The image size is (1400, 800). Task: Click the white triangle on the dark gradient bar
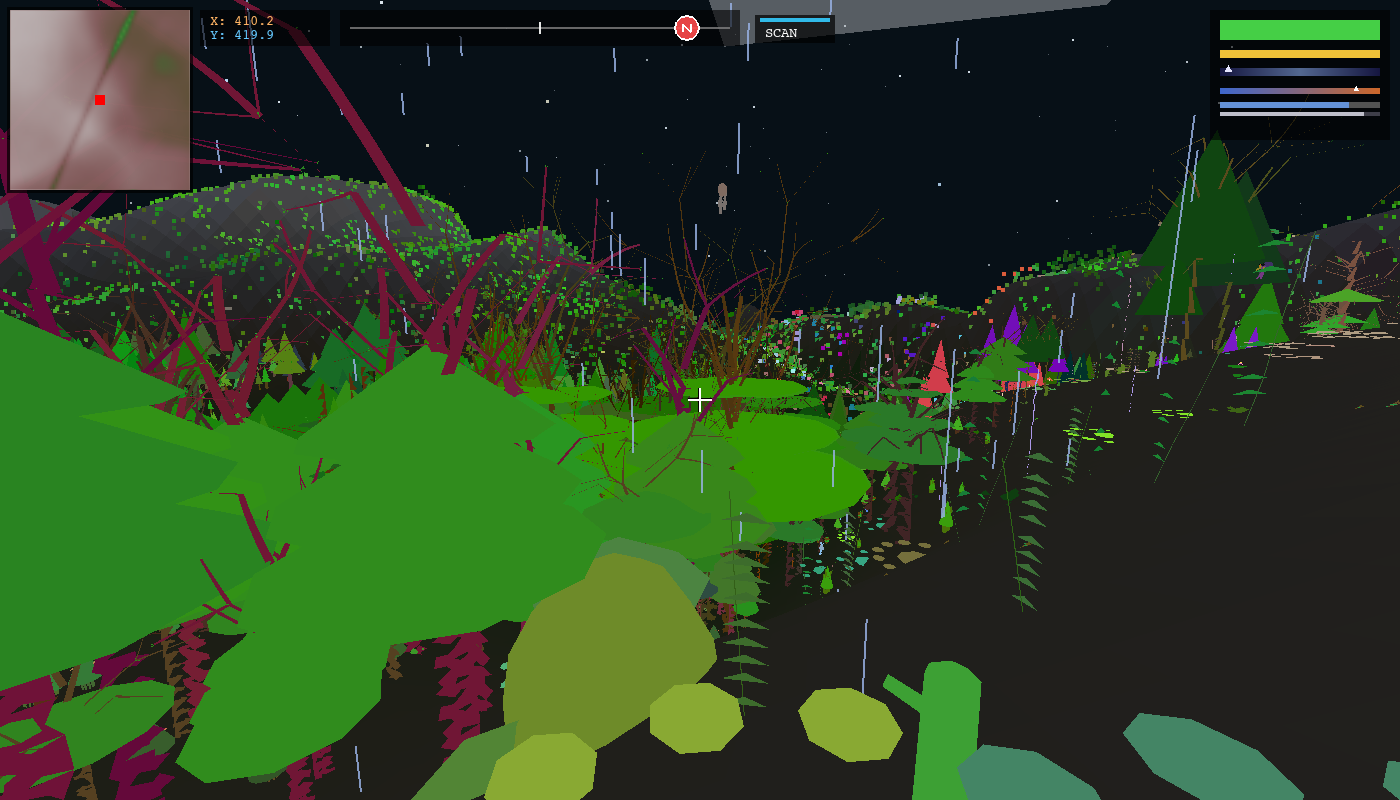(x=1227, y=70)
